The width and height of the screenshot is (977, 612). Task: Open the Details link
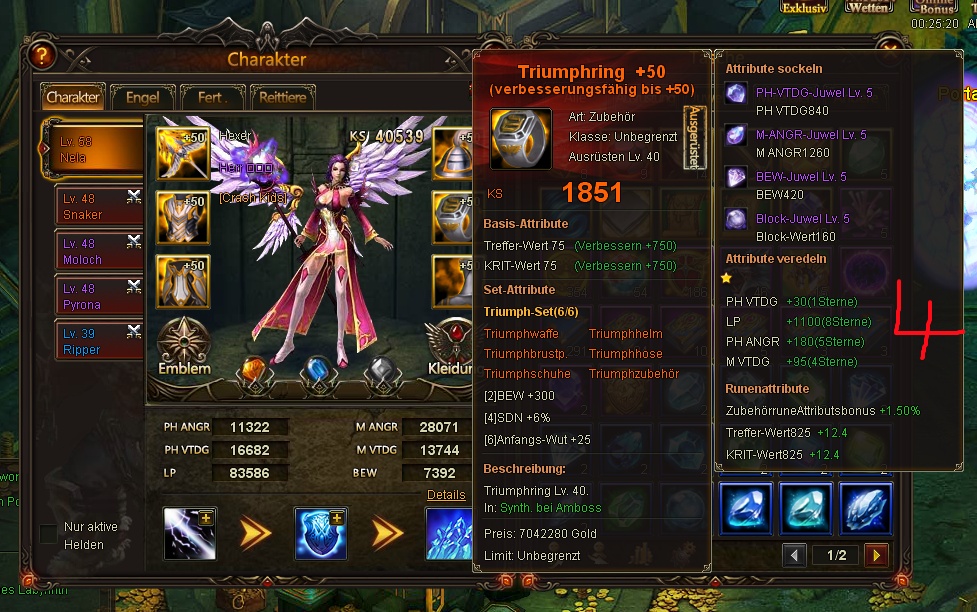(446, 495)
